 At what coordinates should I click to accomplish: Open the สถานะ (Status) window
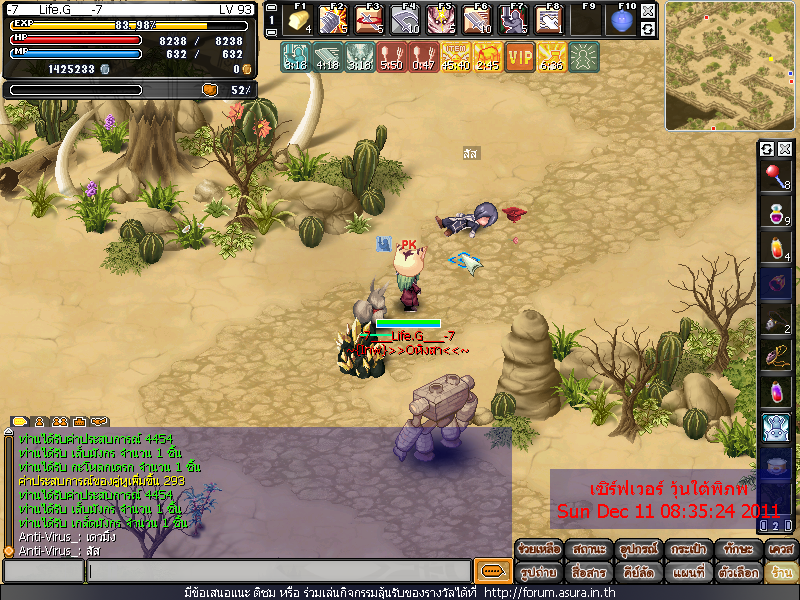[588, 550]
